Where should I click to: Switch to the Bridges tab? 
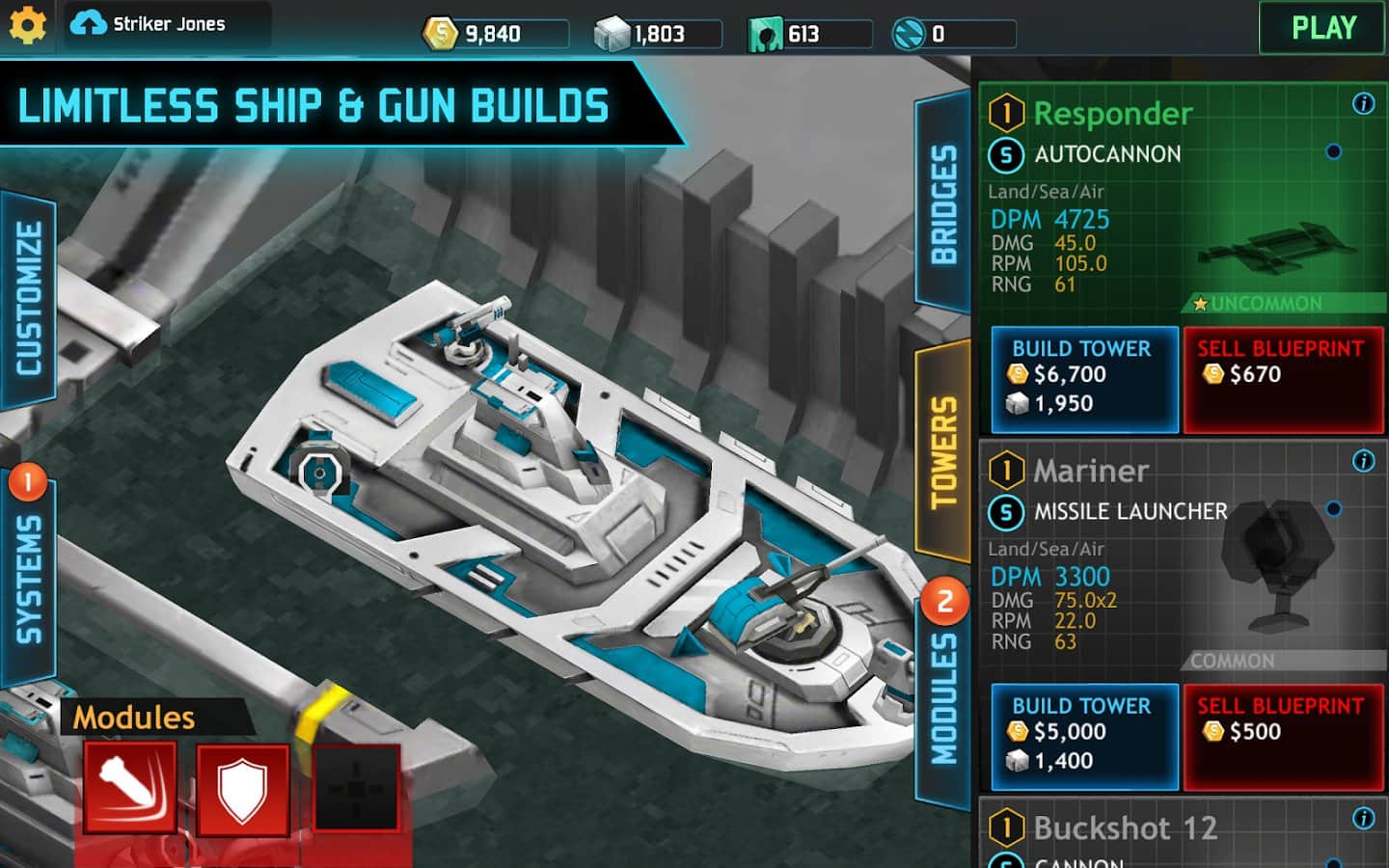[x=942, y=204]
